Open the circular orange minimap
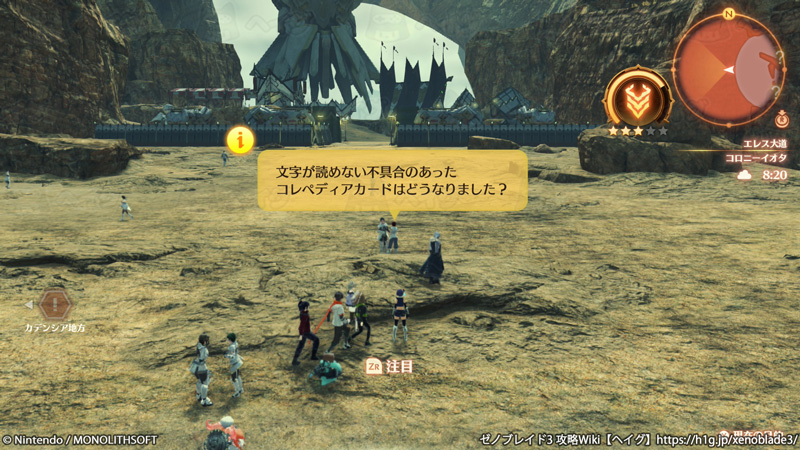The image size is (800, 450). (x=728, y=70)
